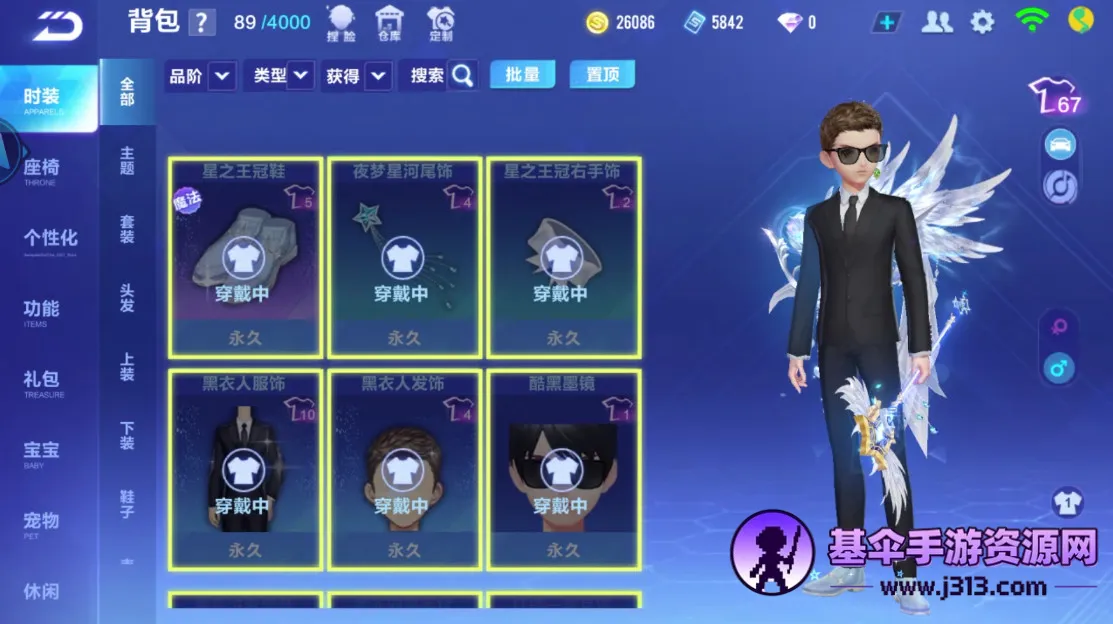Tap the 批量 batch button
Screen dimensions: 1113x624
tap(522, 75)
